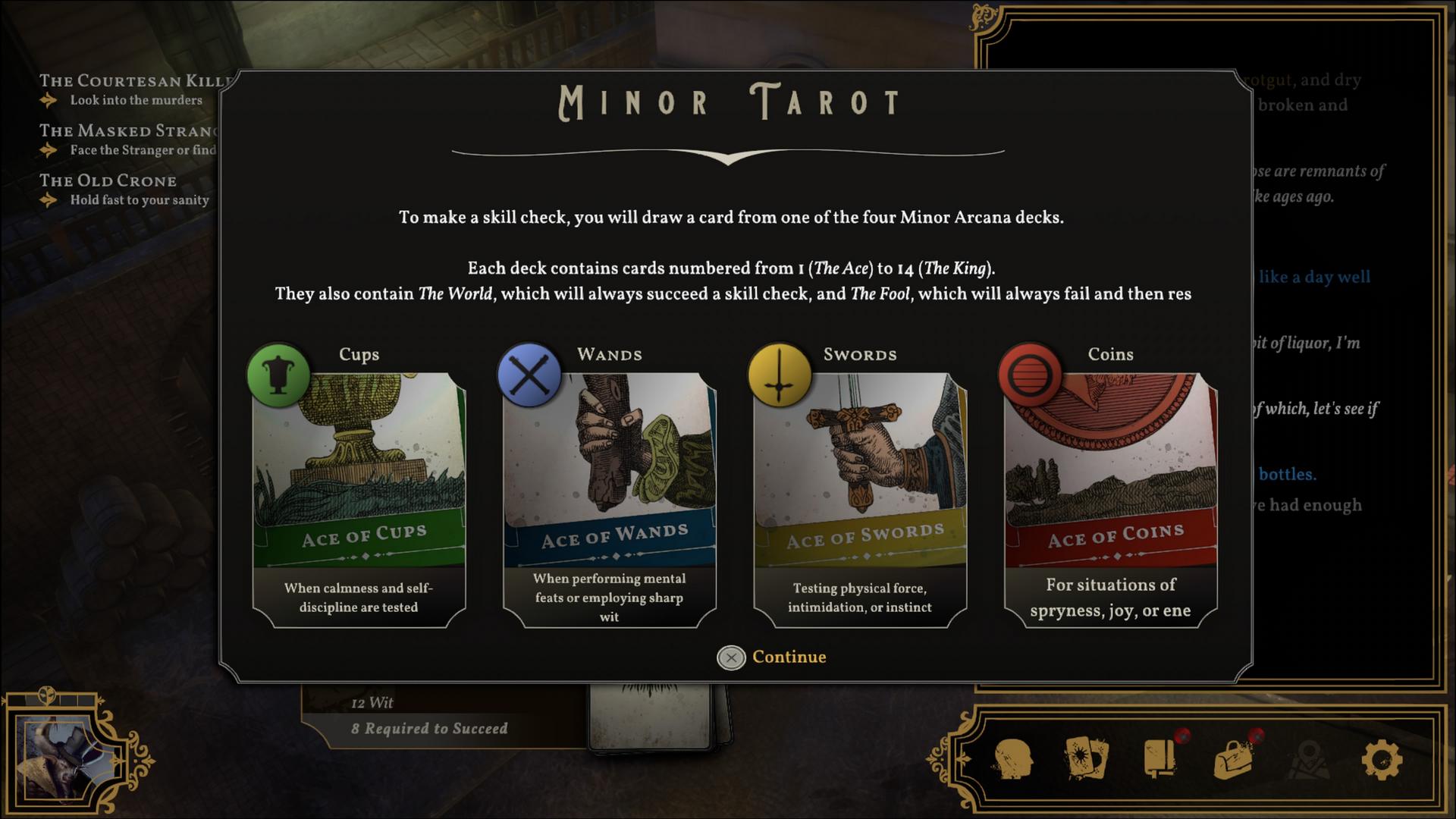This screenshot has height=819, width=1456.
Task: Open the tarot cards deck icon
Action: 1087,759
